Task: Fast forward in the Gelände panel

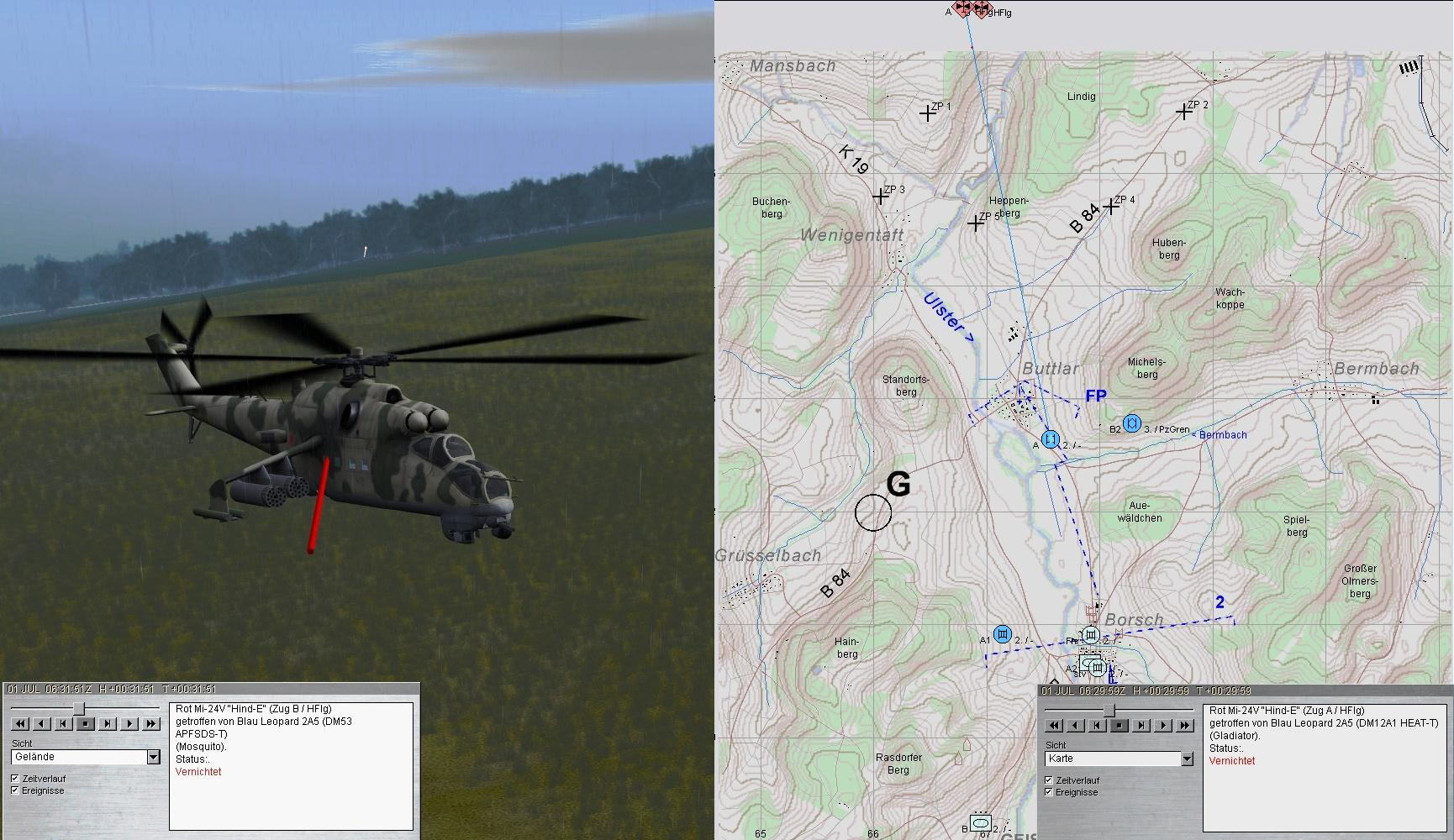Action: 150,723
